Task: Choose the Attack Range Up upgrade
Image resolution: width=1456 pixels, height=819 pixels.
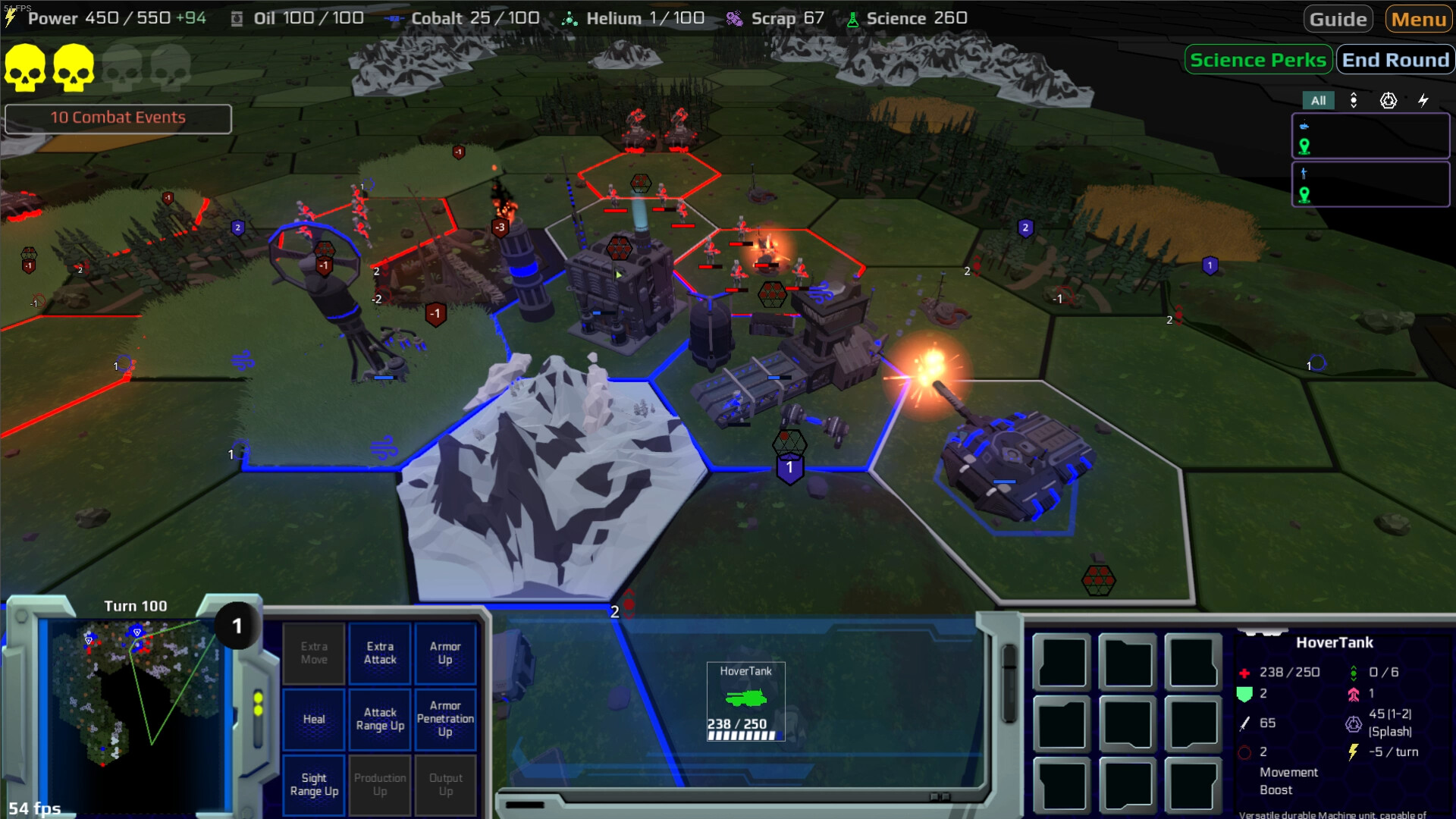Action: (x=380, y=719)
